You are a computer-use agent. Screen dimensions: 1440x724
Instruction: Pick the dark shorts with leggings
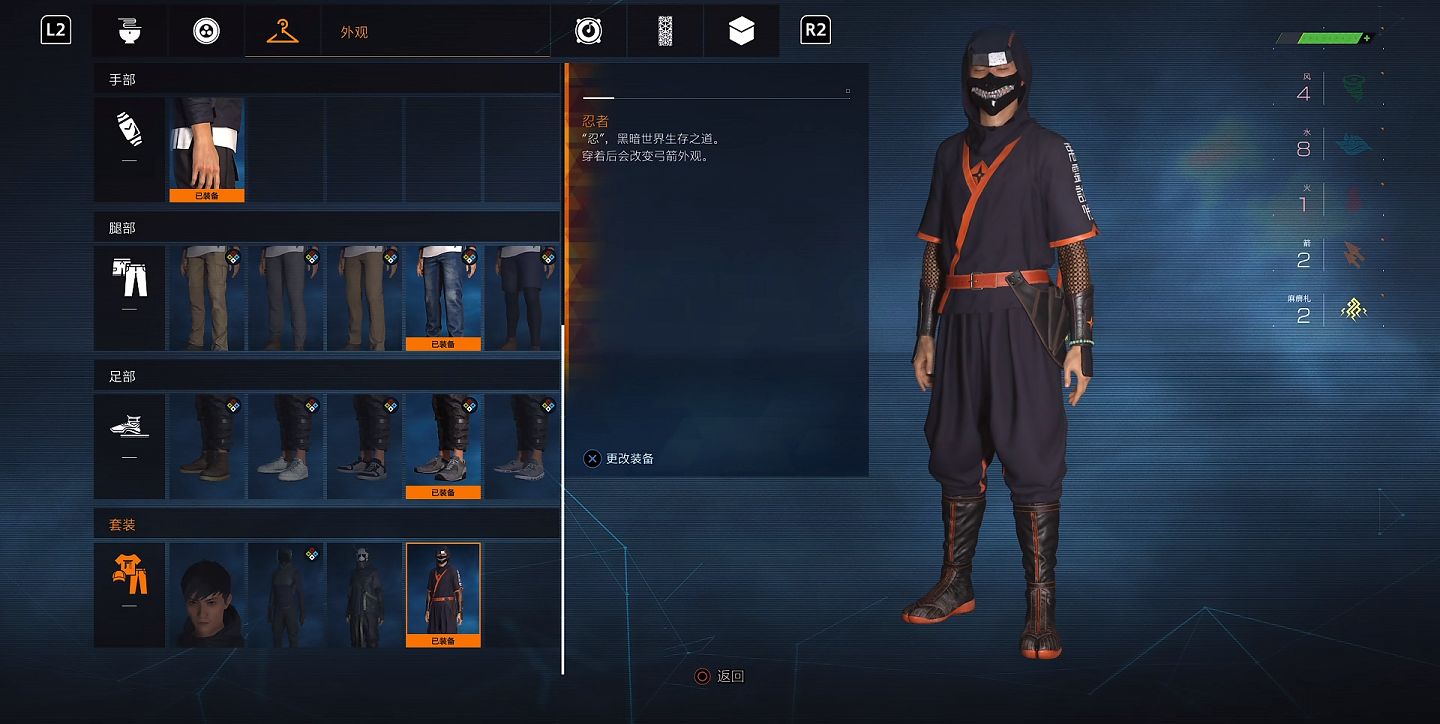coord(522,298)
